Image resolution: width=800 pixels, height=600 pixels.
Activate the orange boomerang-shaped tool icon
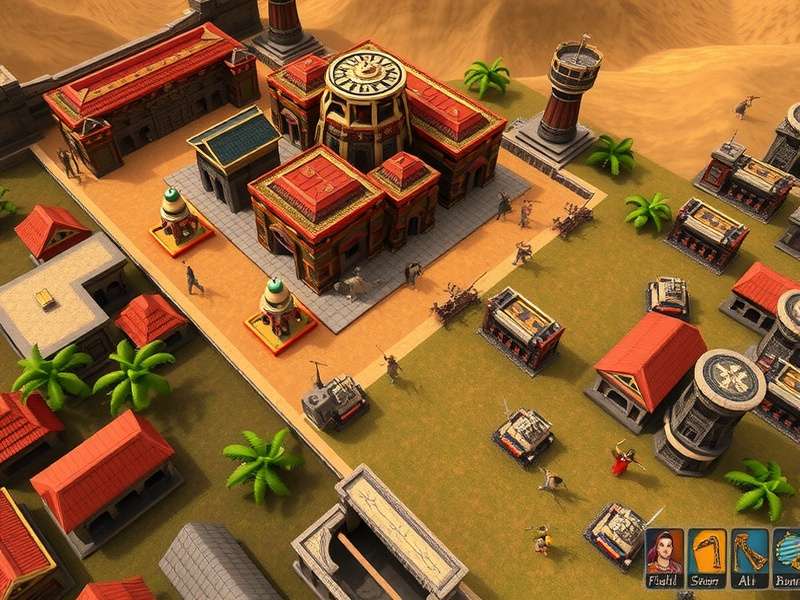click(x=707, y=552)
